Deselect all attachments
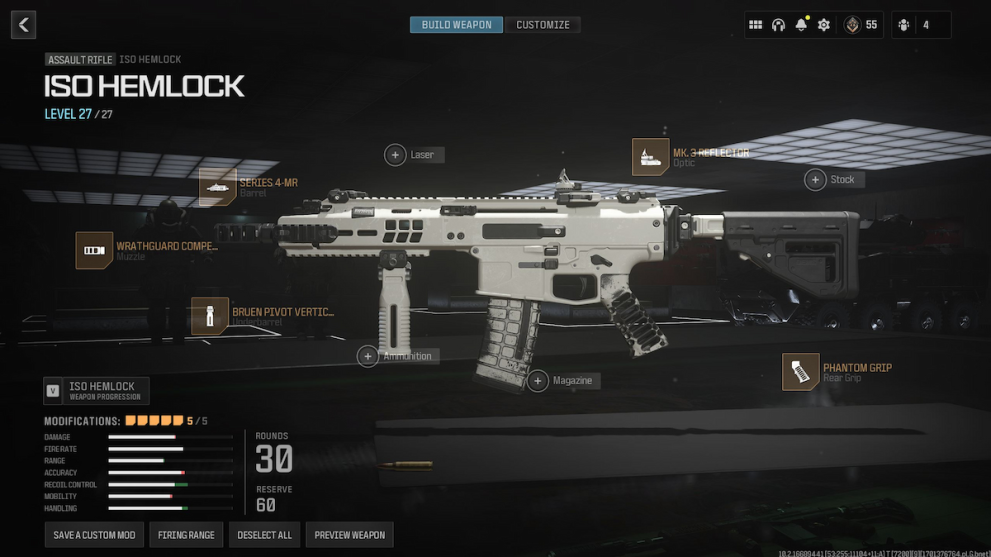Viewport: 991px width, 557px height. tap(264, 535)
